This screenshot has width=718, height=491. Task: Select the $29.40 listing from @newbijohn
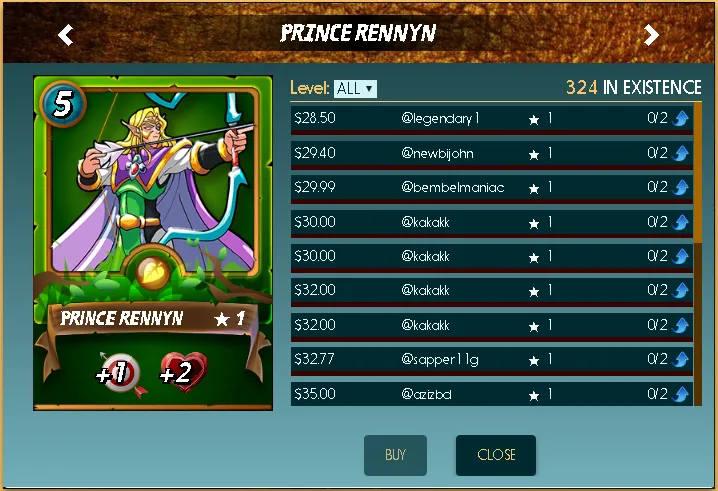coord(490,153)
